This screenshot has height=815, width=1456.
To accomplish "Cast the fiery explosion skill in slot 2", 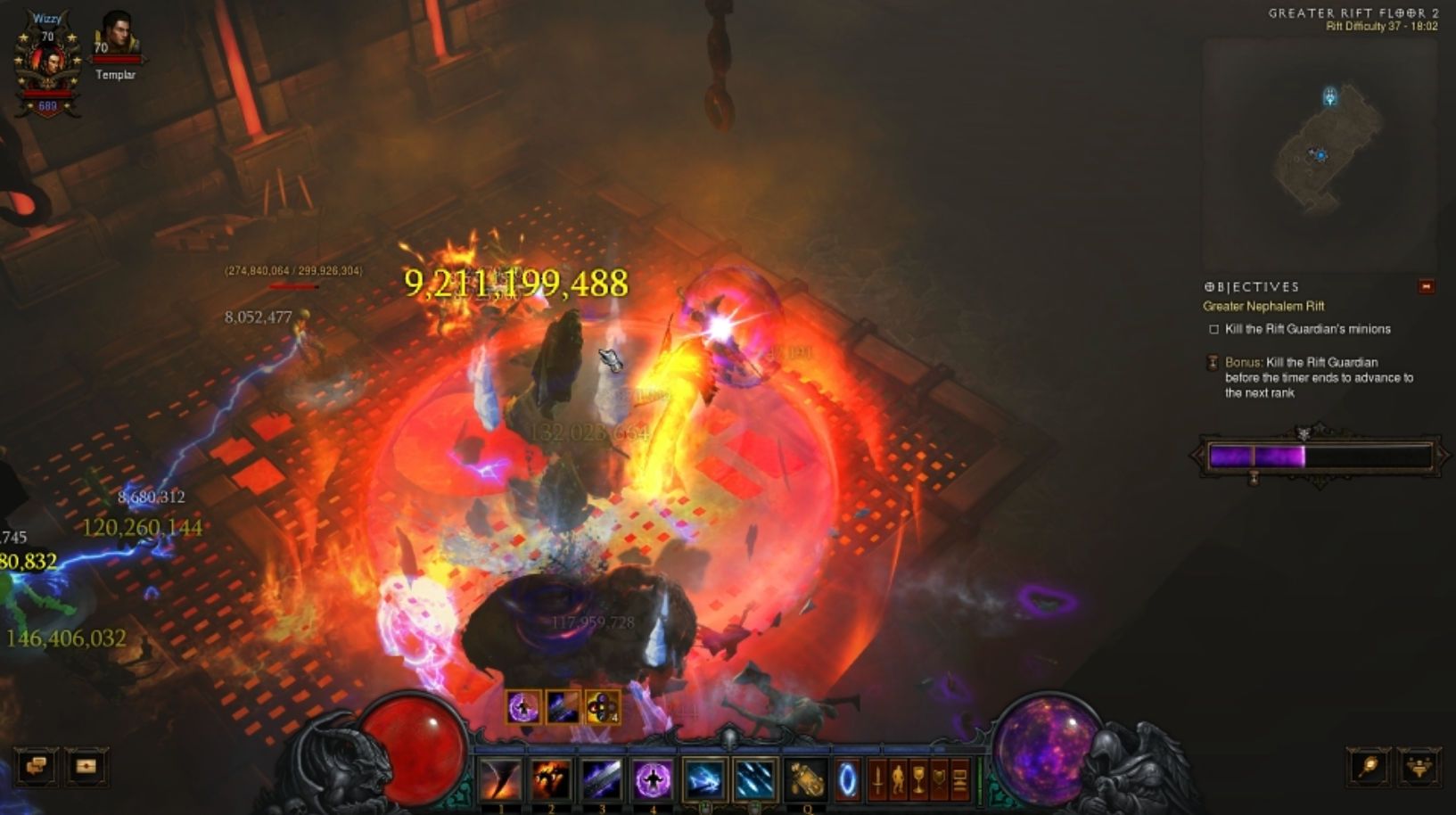I will point(551,778).
